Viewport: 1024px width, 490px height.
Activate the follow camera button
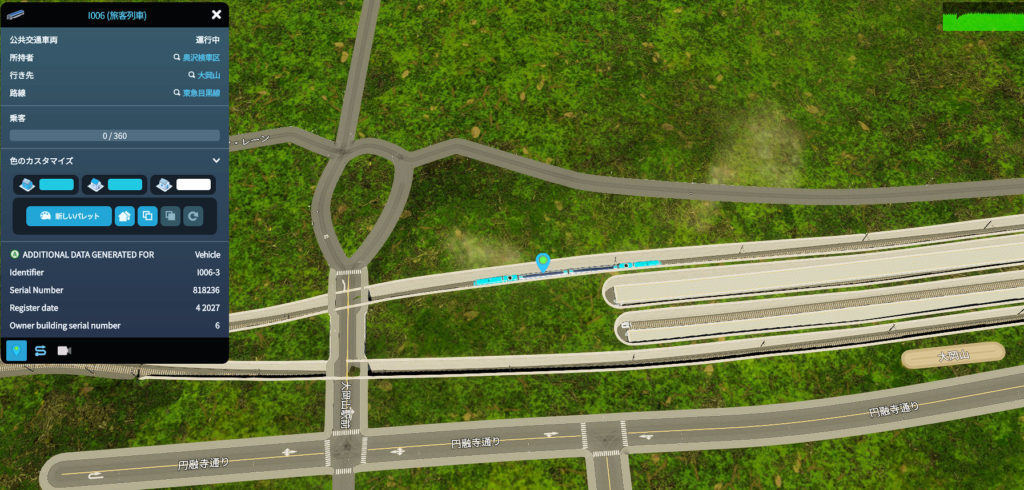point(65,350)
